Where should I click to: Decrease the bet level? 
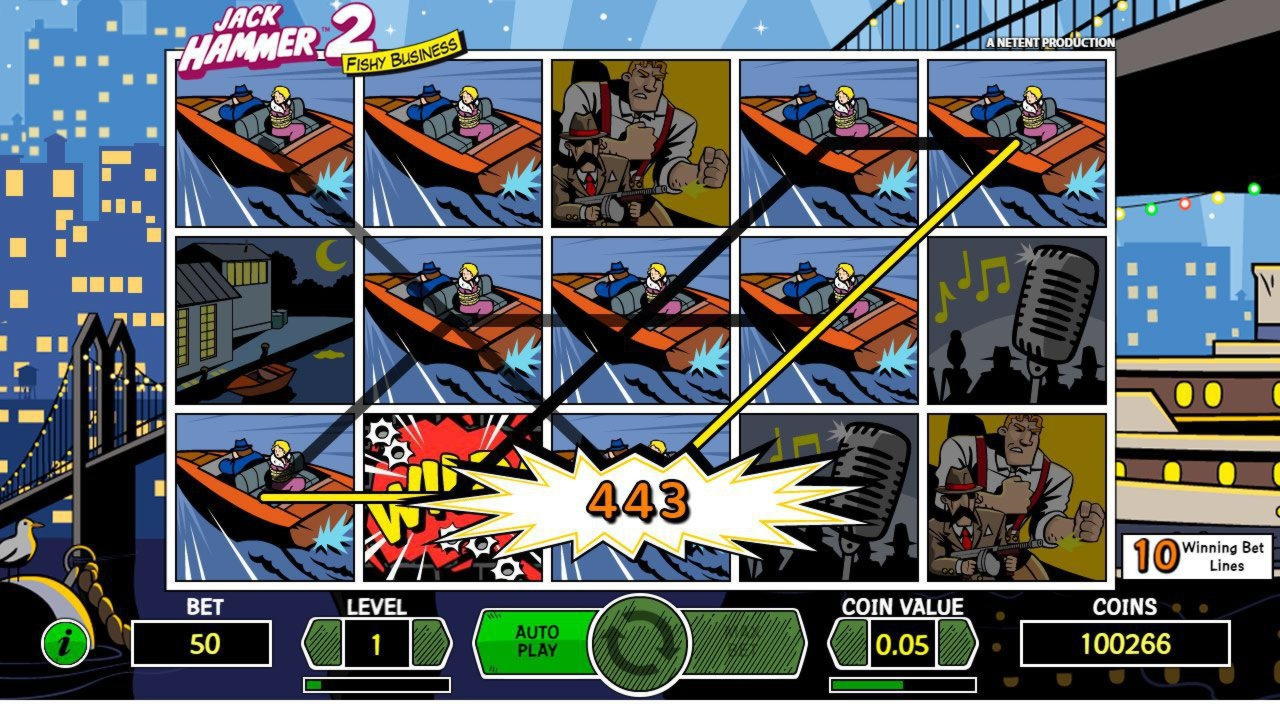click(322, 643)
